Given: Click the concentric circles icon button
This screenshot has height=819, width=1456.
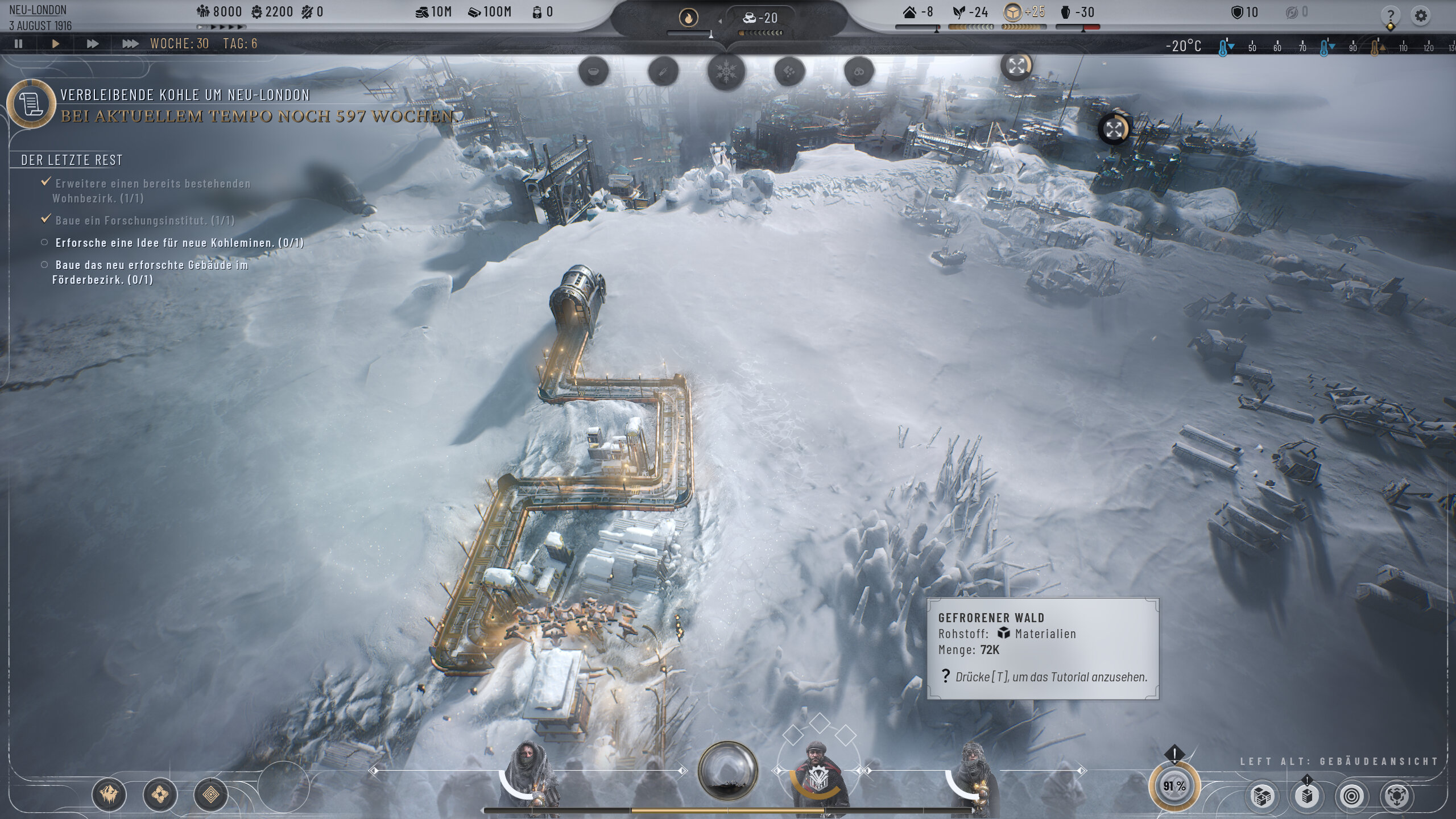Looking at the screenshot, I should [x=1351, y=796].
